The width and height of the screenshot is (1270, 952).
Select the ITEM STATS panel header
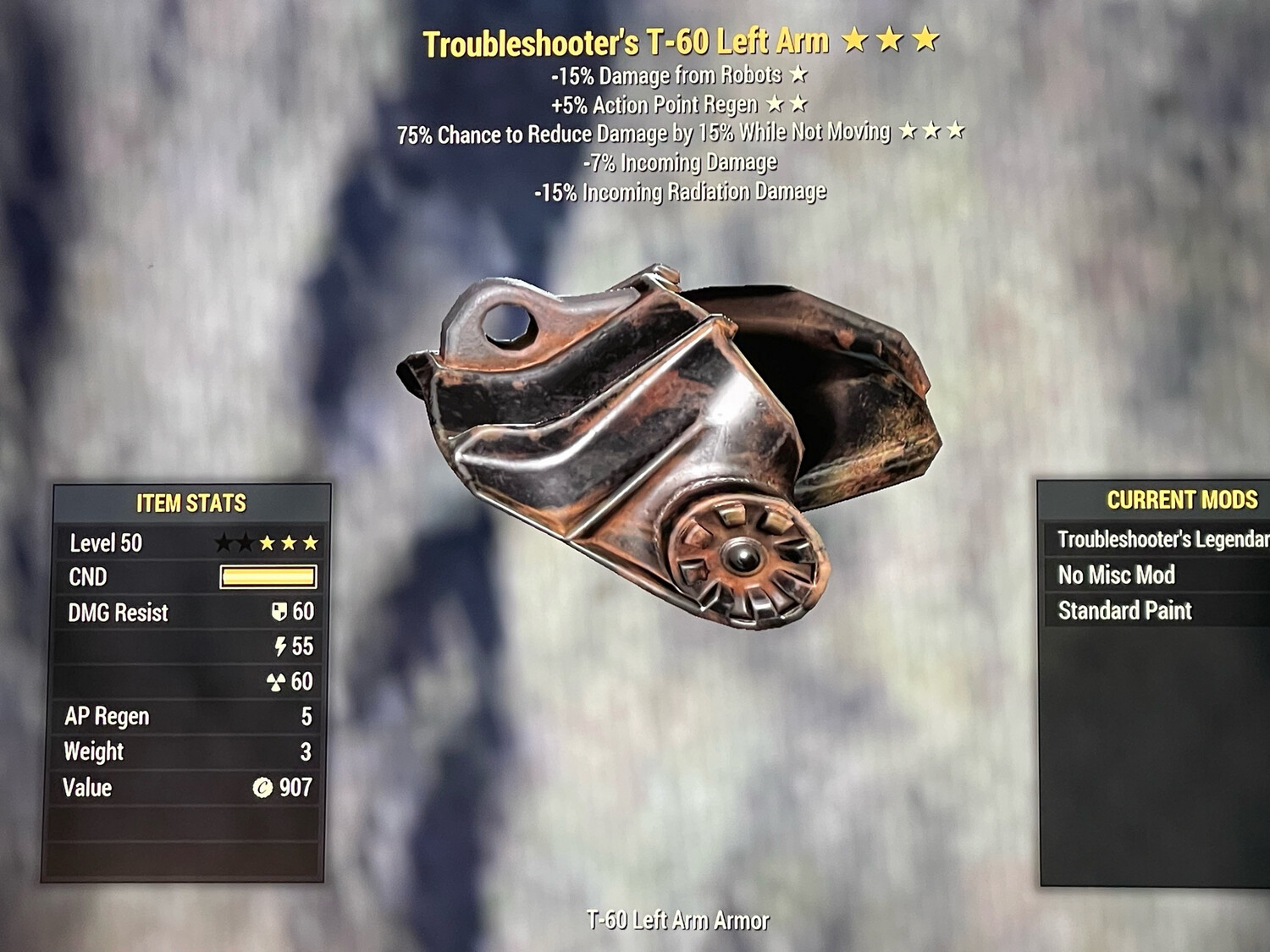(190, 501)
